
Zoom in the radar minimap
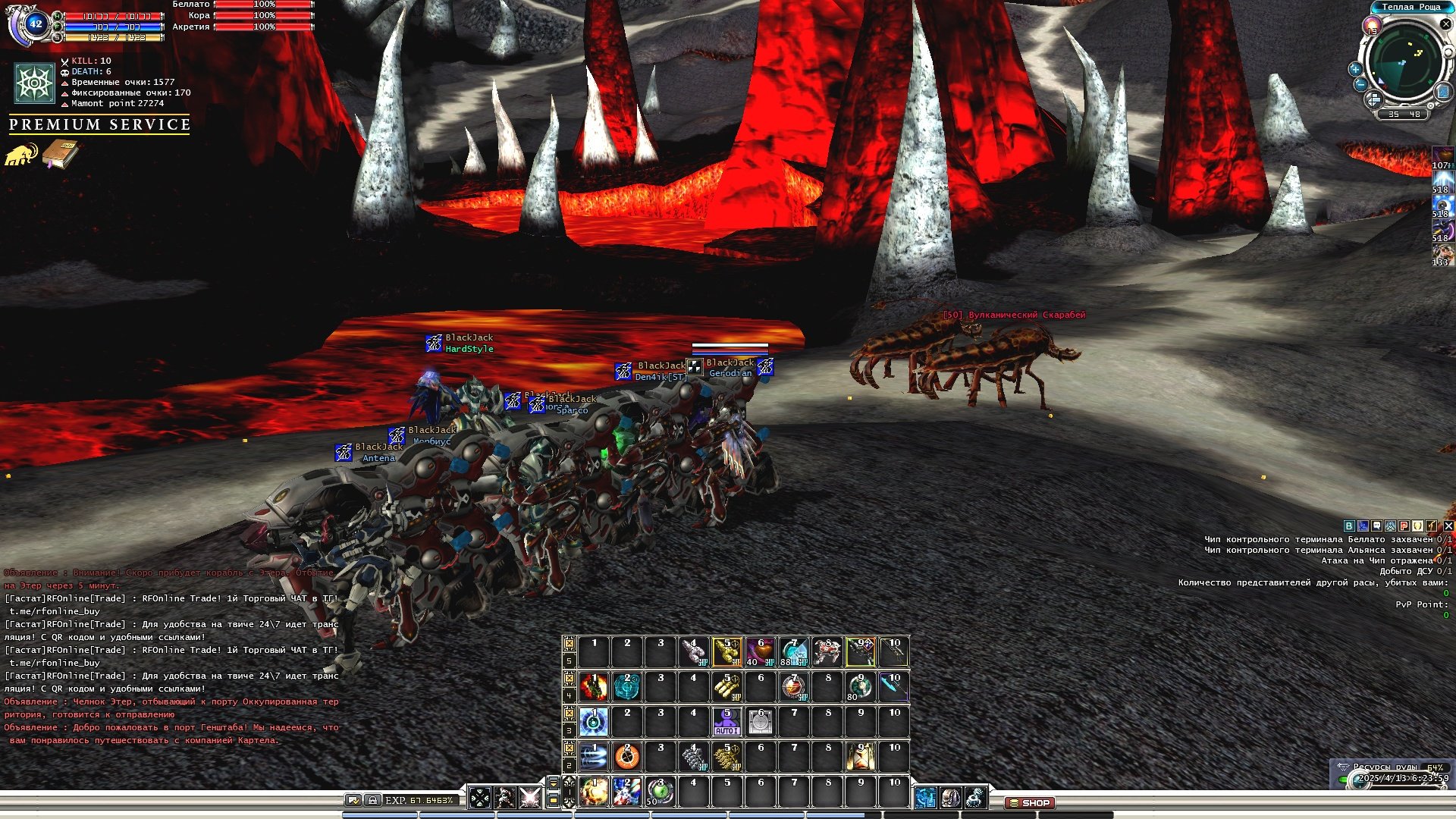coord(1355,69)
